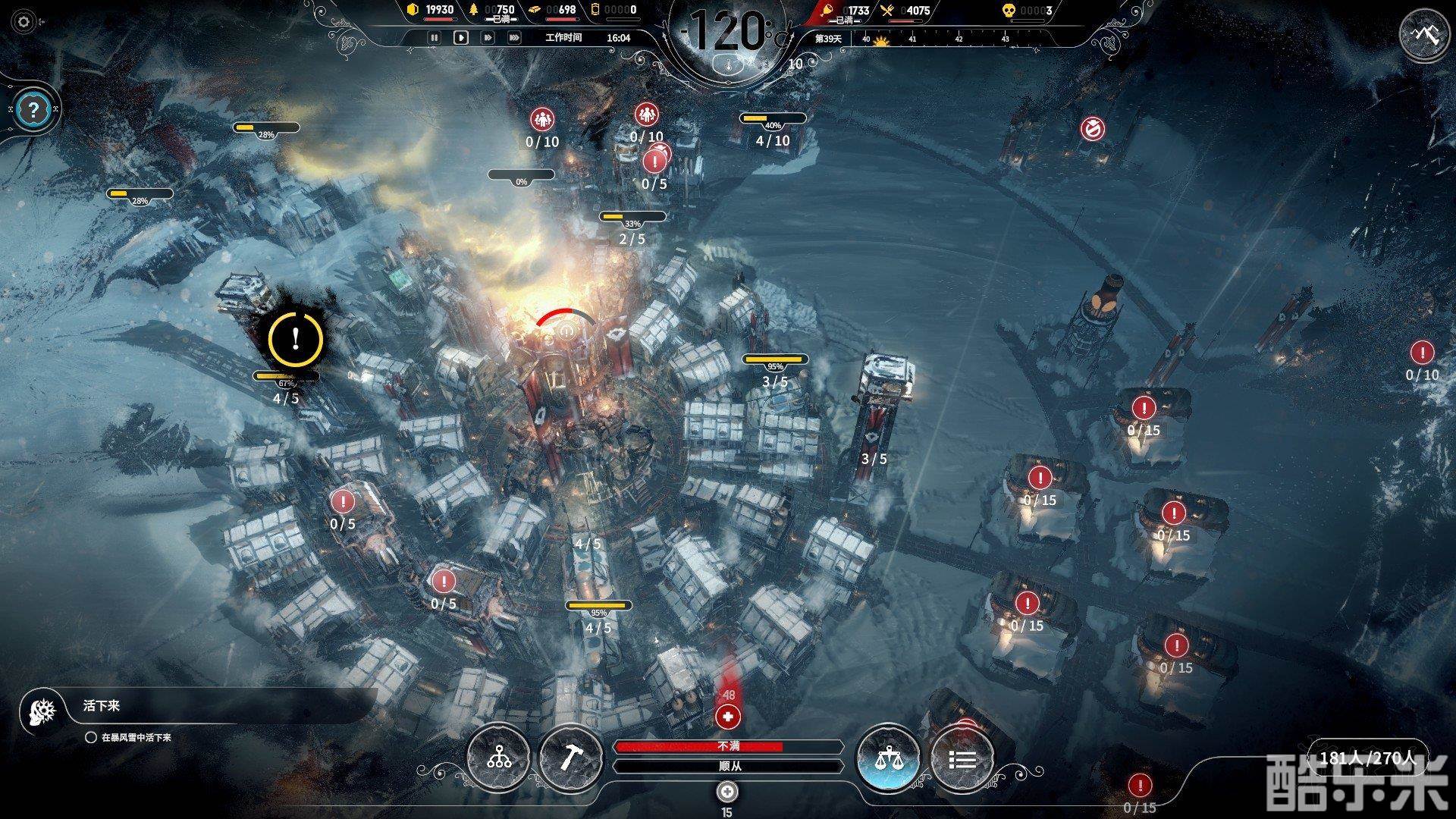The height and width of the screenshot is (819, 1456).
Task: Open the economy list panel
Action: coord(962,758)
